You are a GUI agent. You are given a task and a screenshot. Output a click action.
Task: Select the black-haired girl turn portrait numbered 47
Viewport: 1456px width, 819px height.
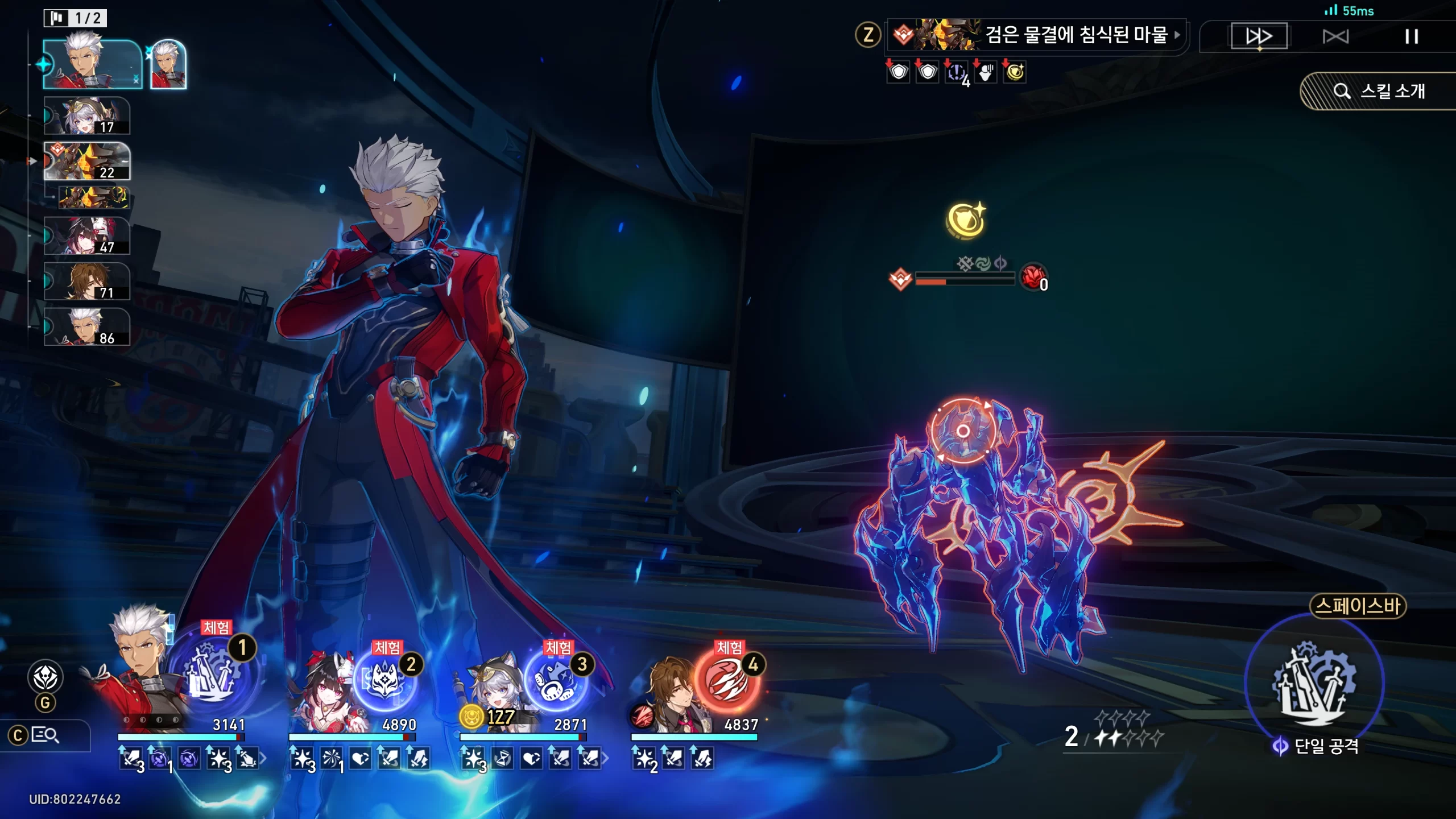[x=87, y=235]
